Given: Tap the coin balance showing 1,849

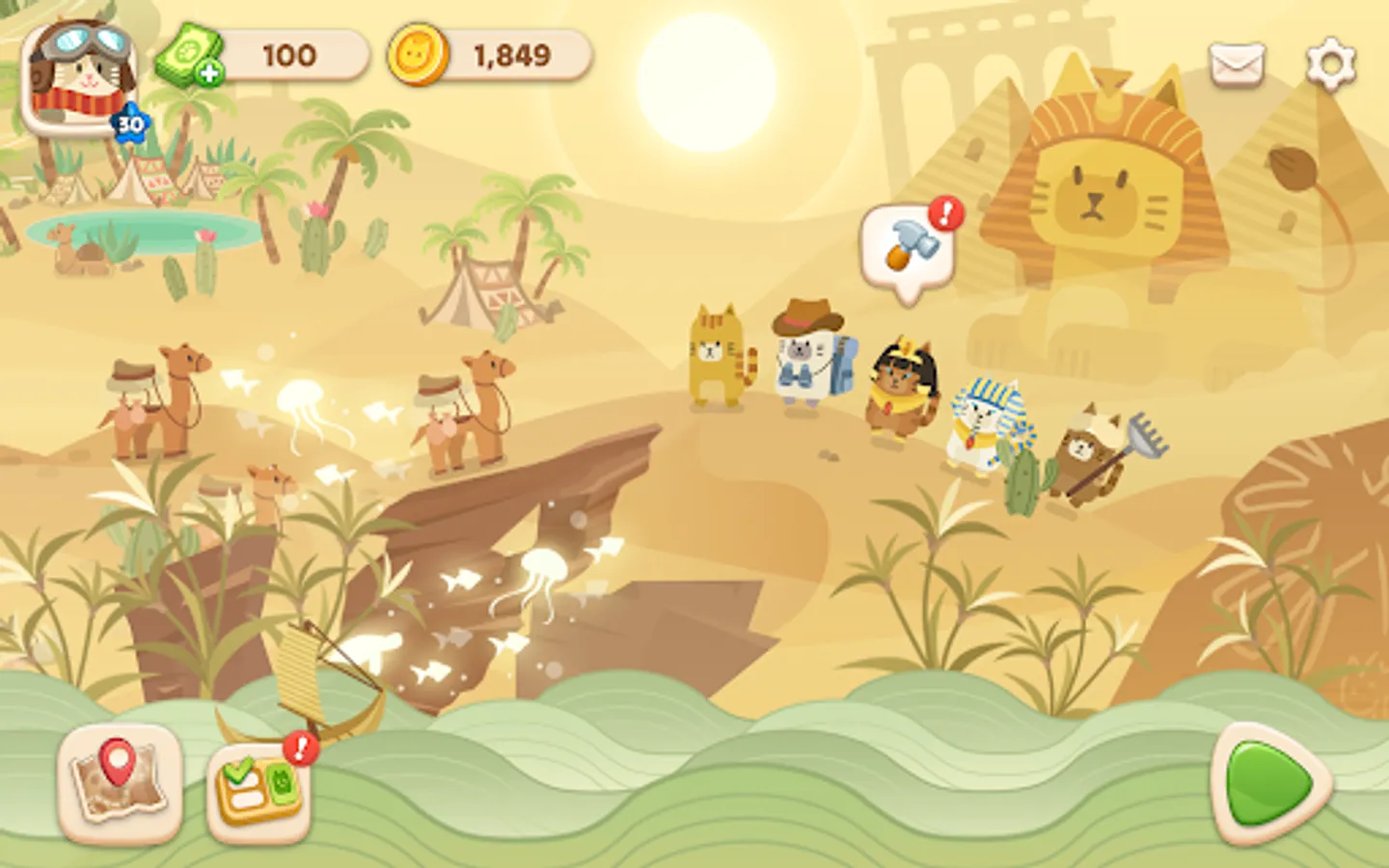Looking at the screenshot, I should (508, 56).
